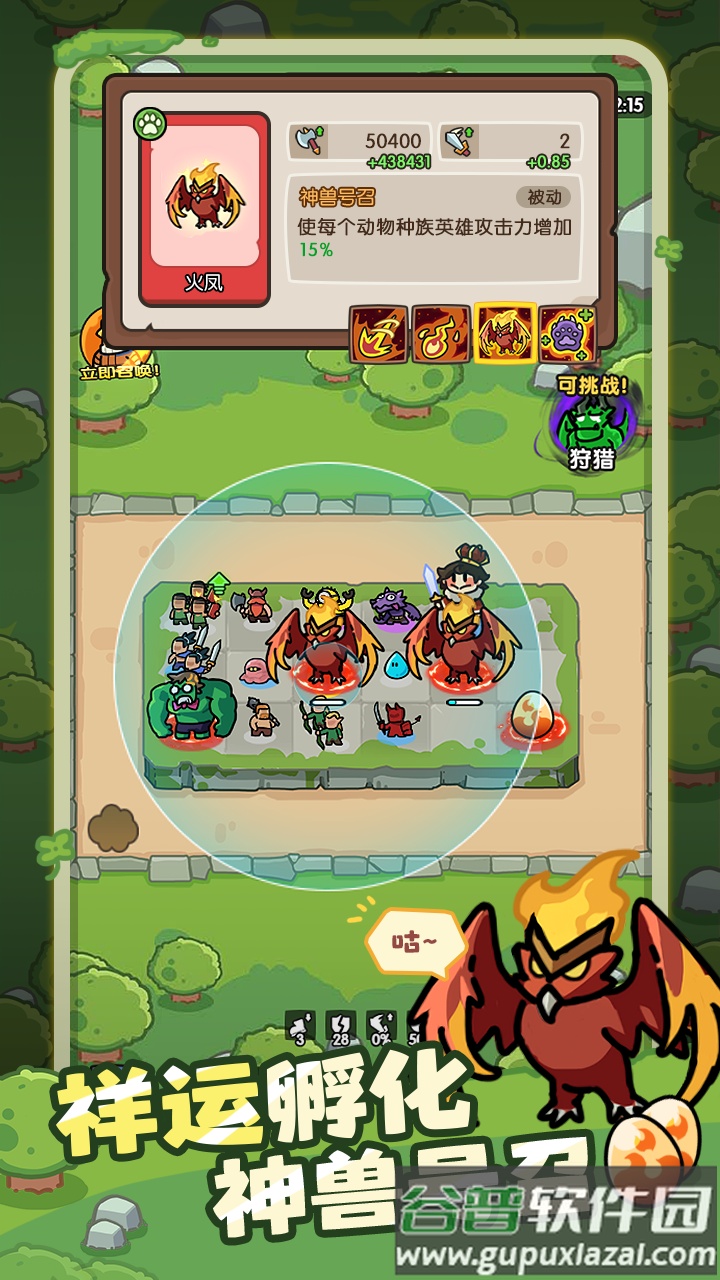Screen dimensions: 720x1280
Task: Pick the purple dragon unit
Action: tap(392, 606)
